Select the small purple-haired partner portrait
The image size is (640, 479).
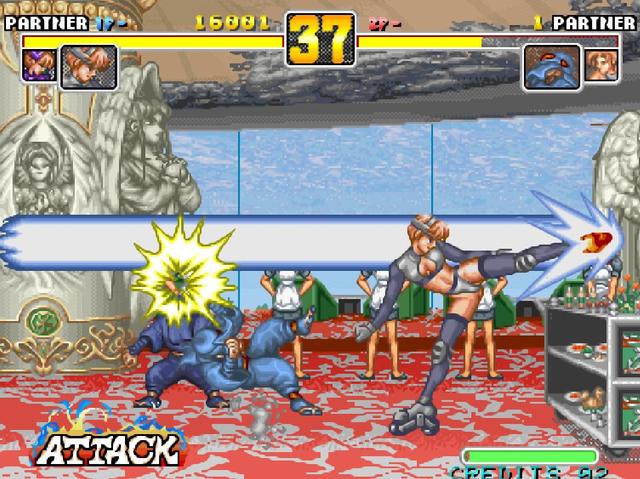38,65
